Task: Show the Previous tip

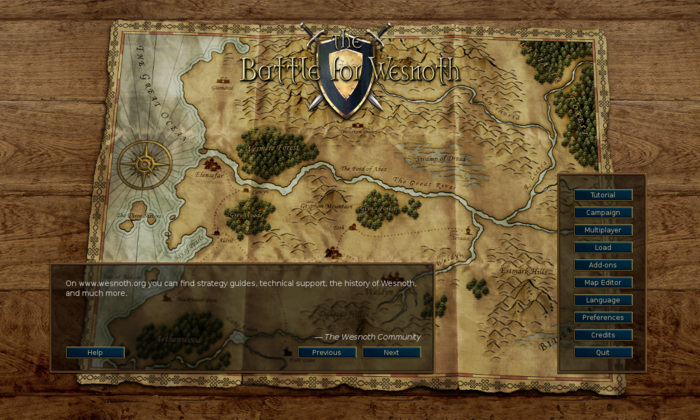Action: 327,352
